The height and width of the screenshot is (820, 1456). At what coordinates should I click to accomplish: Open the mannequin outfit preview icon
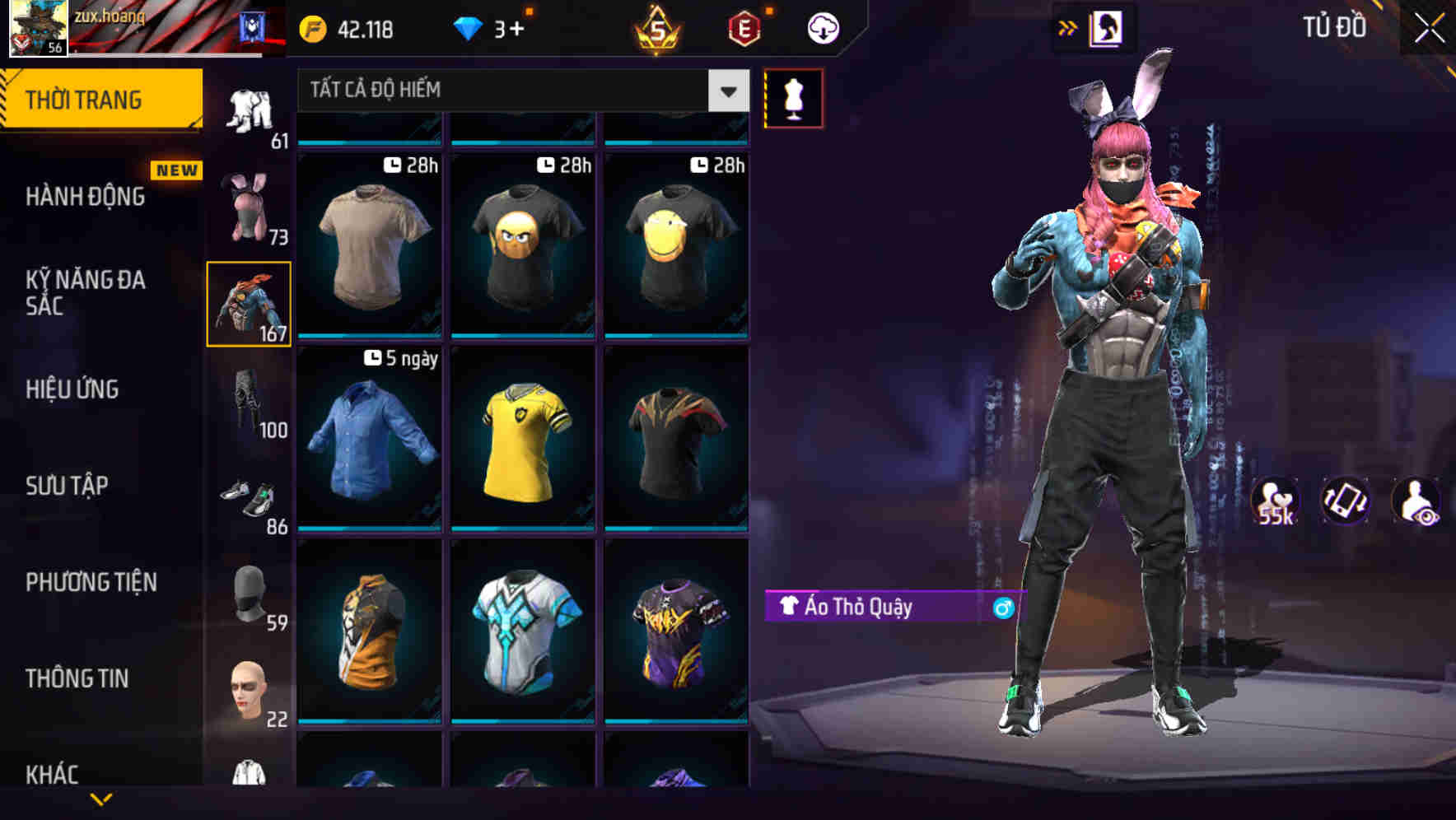[793, 97]
